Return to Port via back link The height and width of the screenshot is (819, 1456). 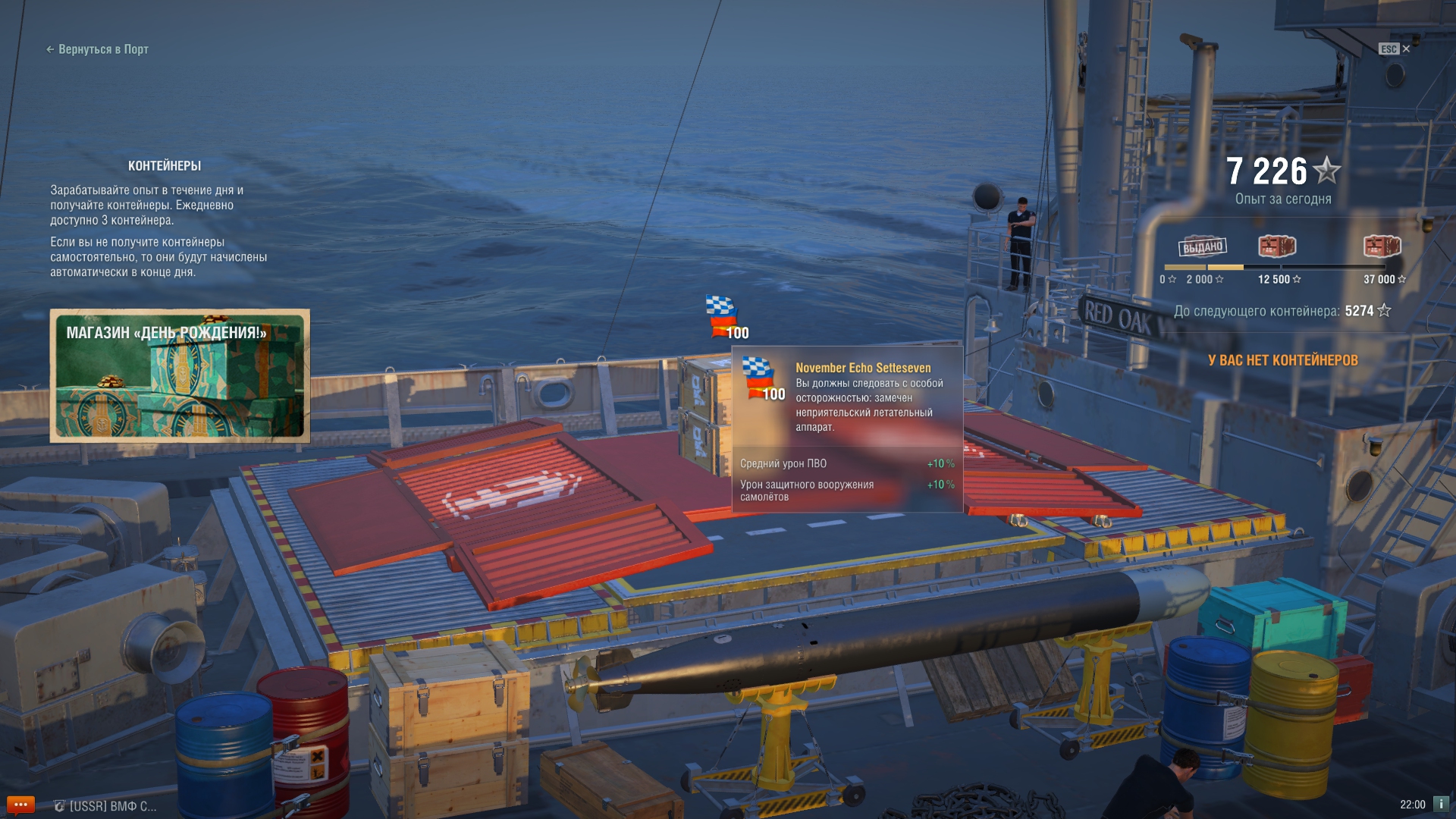[x=97, y=49]
